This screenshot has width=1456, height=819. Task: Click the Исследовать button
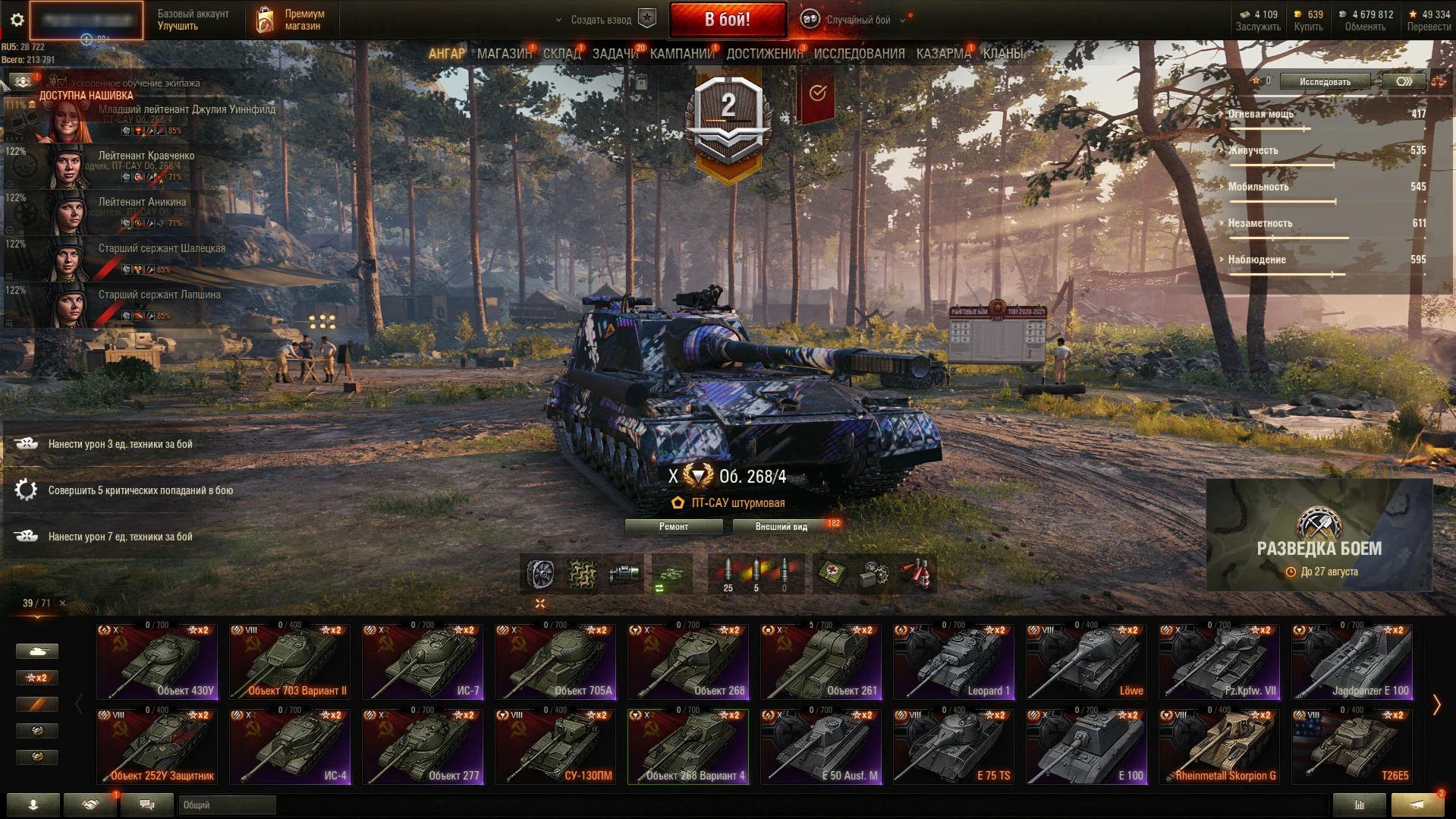[1325, 82]
